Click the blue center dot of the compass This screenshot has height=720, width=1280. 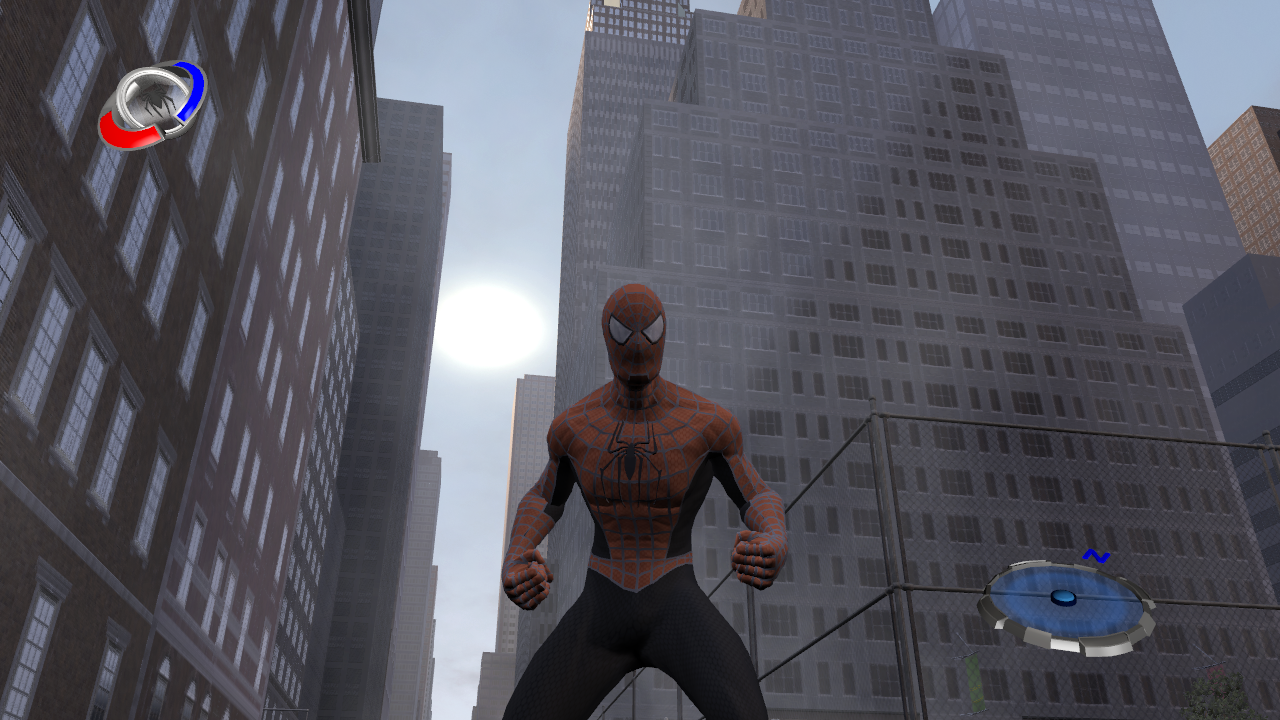1063,598
